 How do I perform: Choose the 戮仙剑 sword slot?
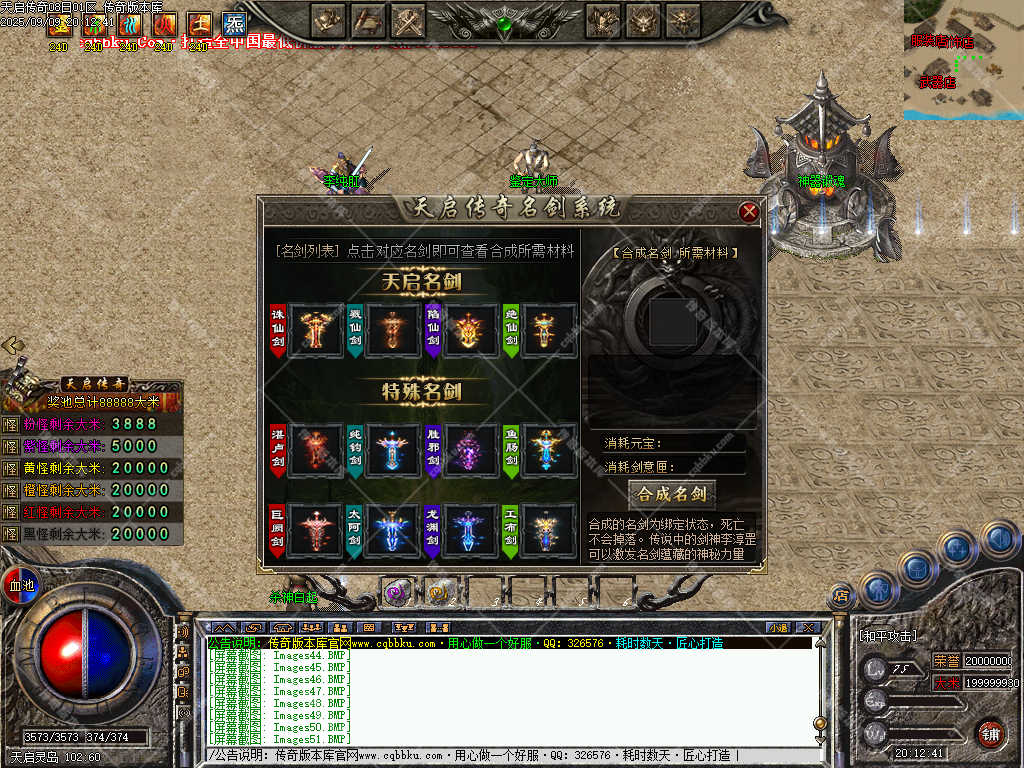coord(392,330)
